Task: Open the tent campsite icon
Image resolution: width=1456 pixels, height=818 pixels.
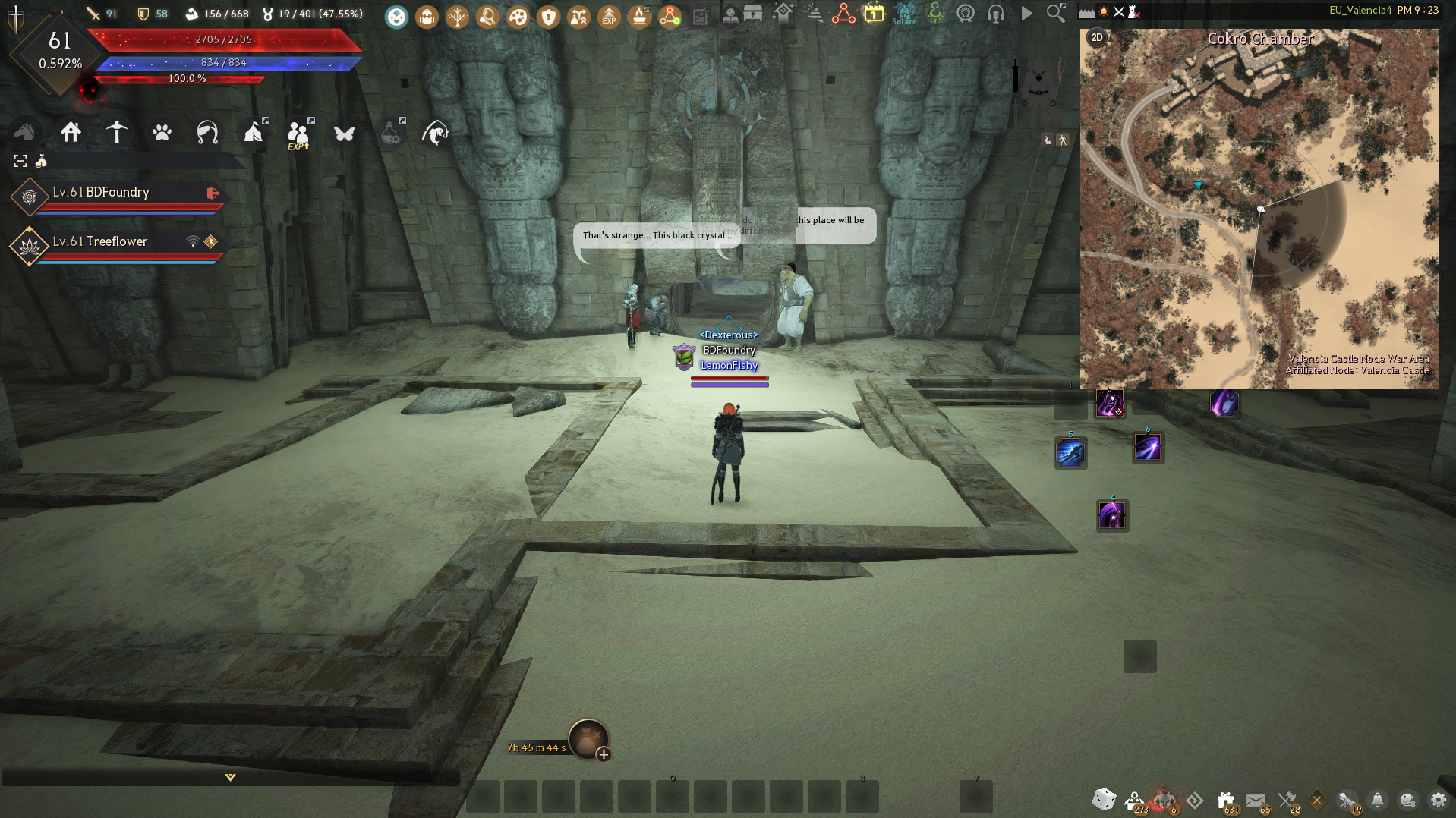Action: tap(254, 134)
